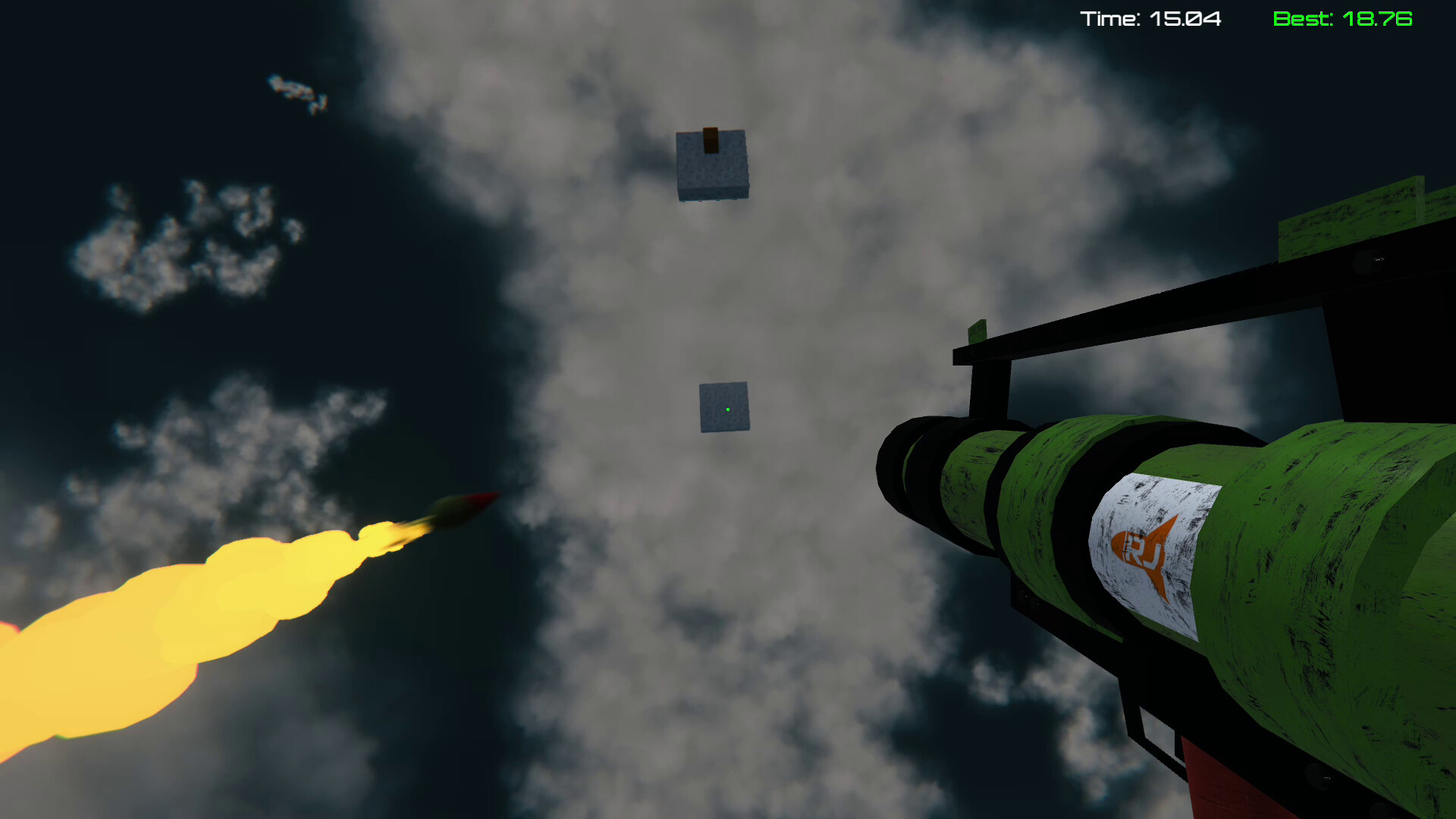Click the green crosshair dot

(x=726, y=409)
